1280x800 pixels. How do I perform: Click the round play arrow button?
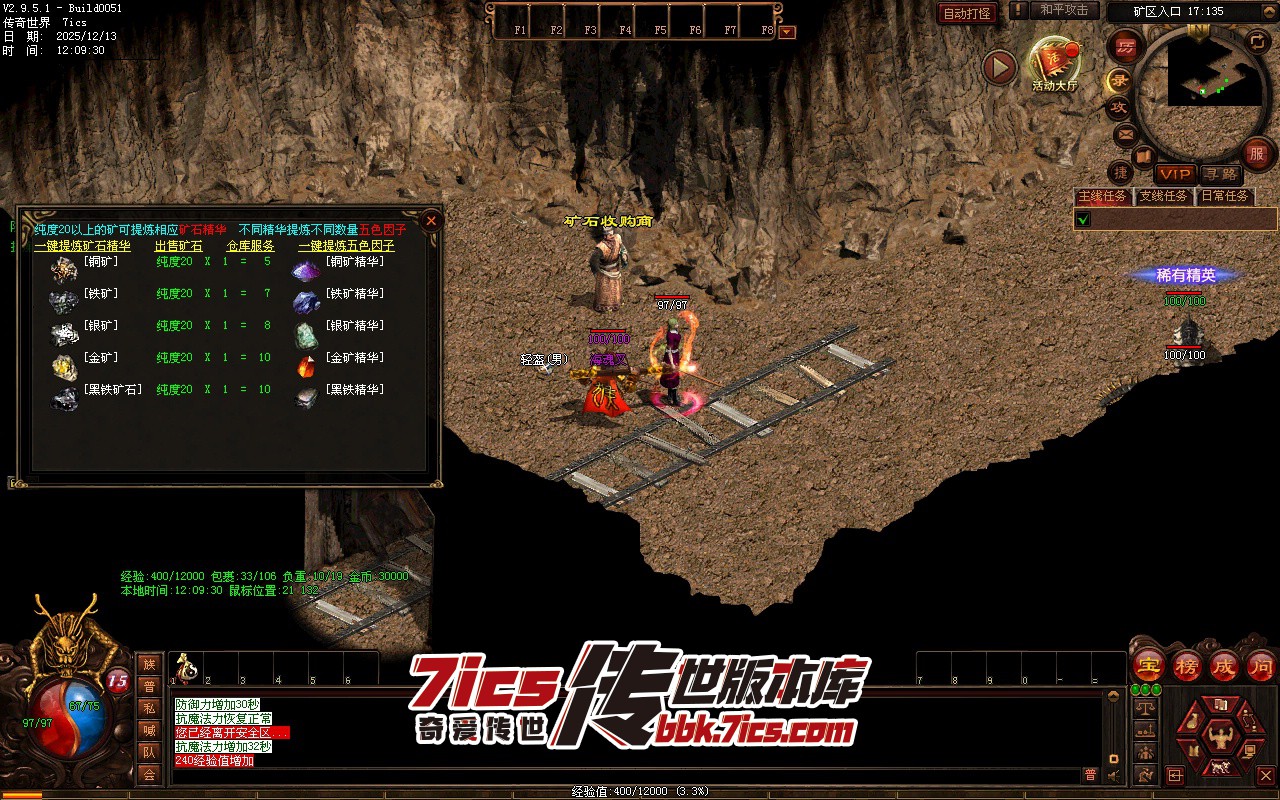pos(999,67)
